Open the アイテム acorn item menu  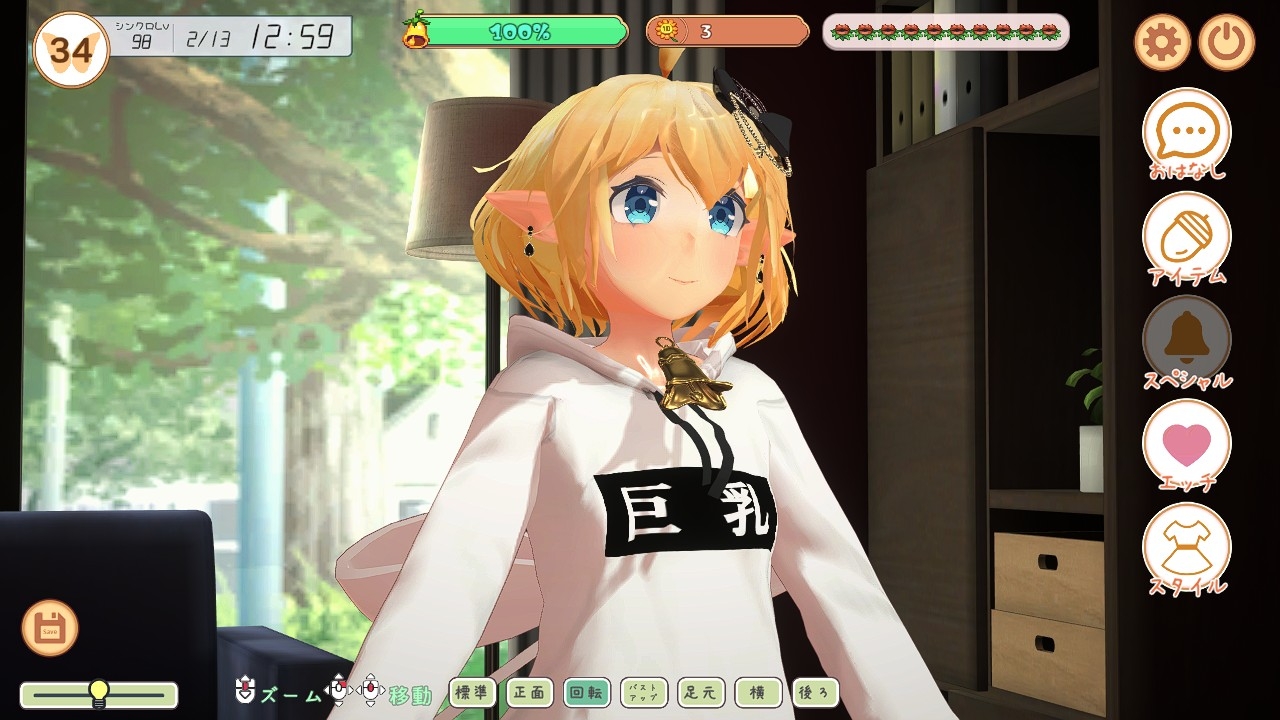tap(1187, 236)
